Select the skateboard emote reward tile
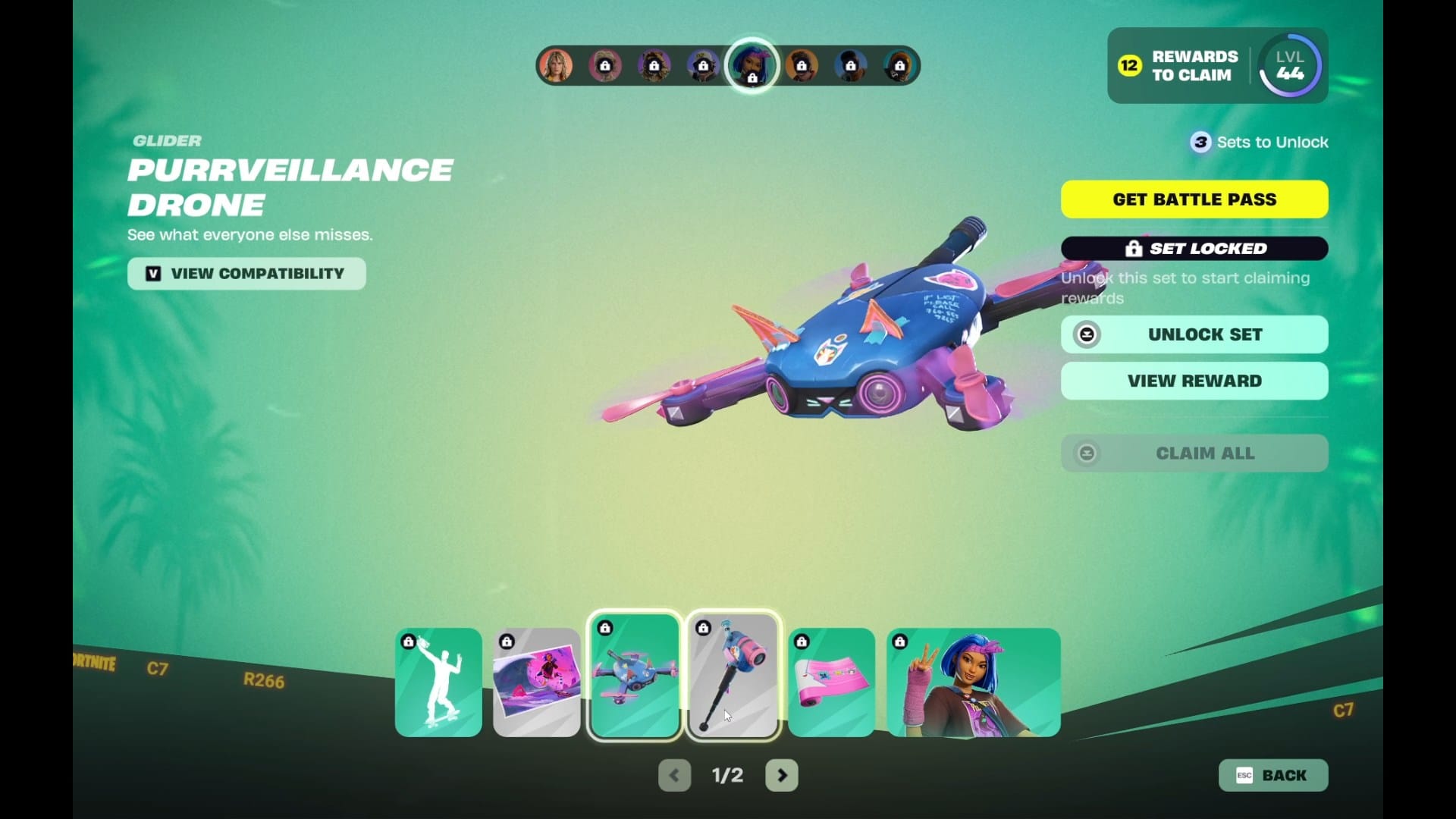1456x819 pixels. [438, 682]
